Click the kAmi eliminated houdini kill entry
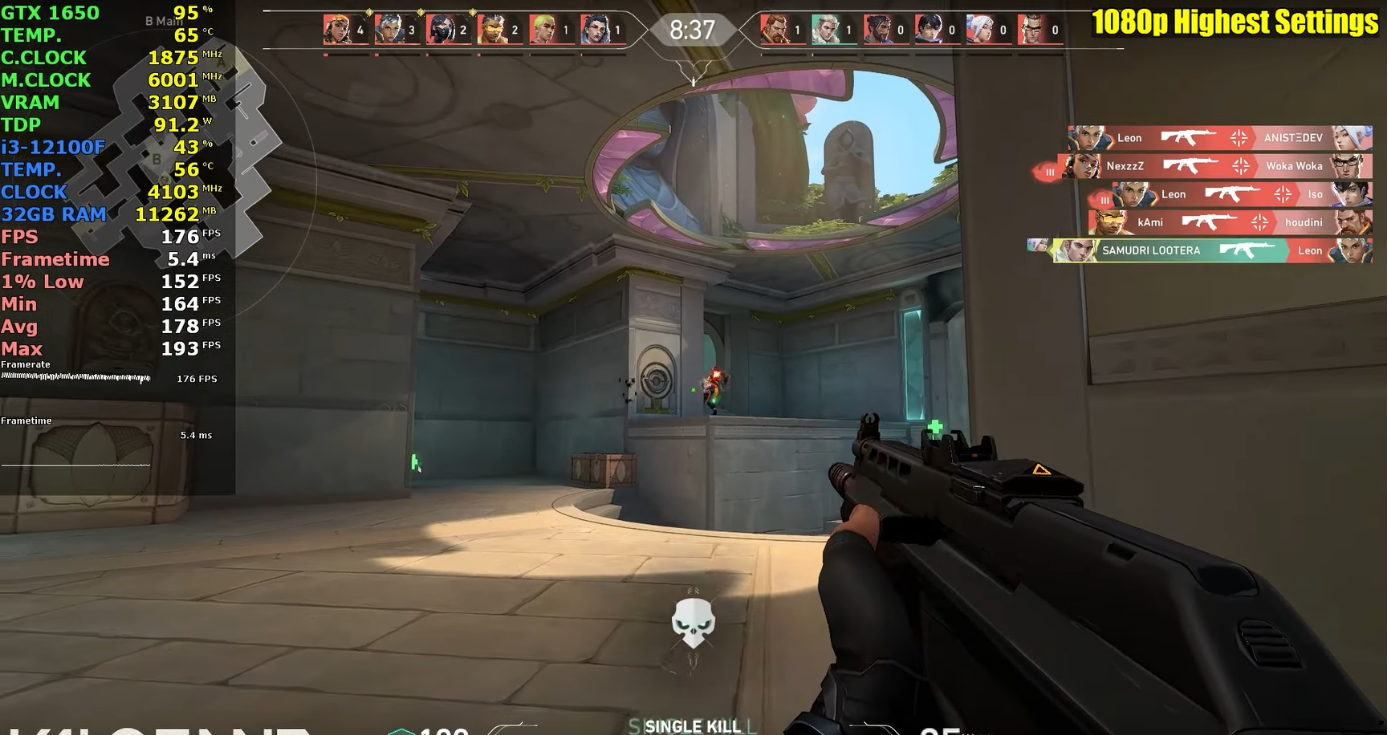The image size is (1389, 735). pos(1229,222)
